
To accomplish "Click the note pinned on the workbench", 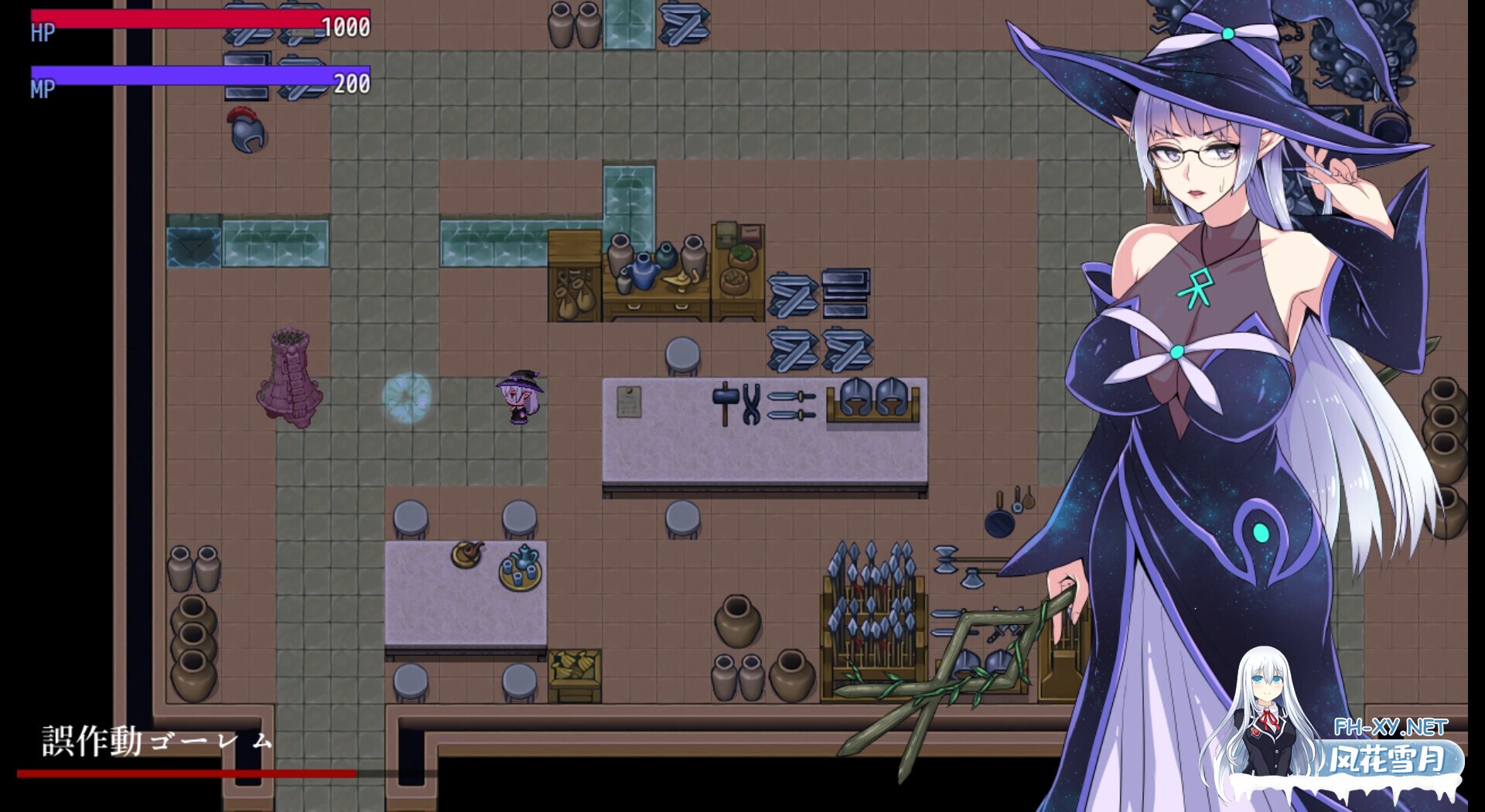I will [x=630, y=402].
